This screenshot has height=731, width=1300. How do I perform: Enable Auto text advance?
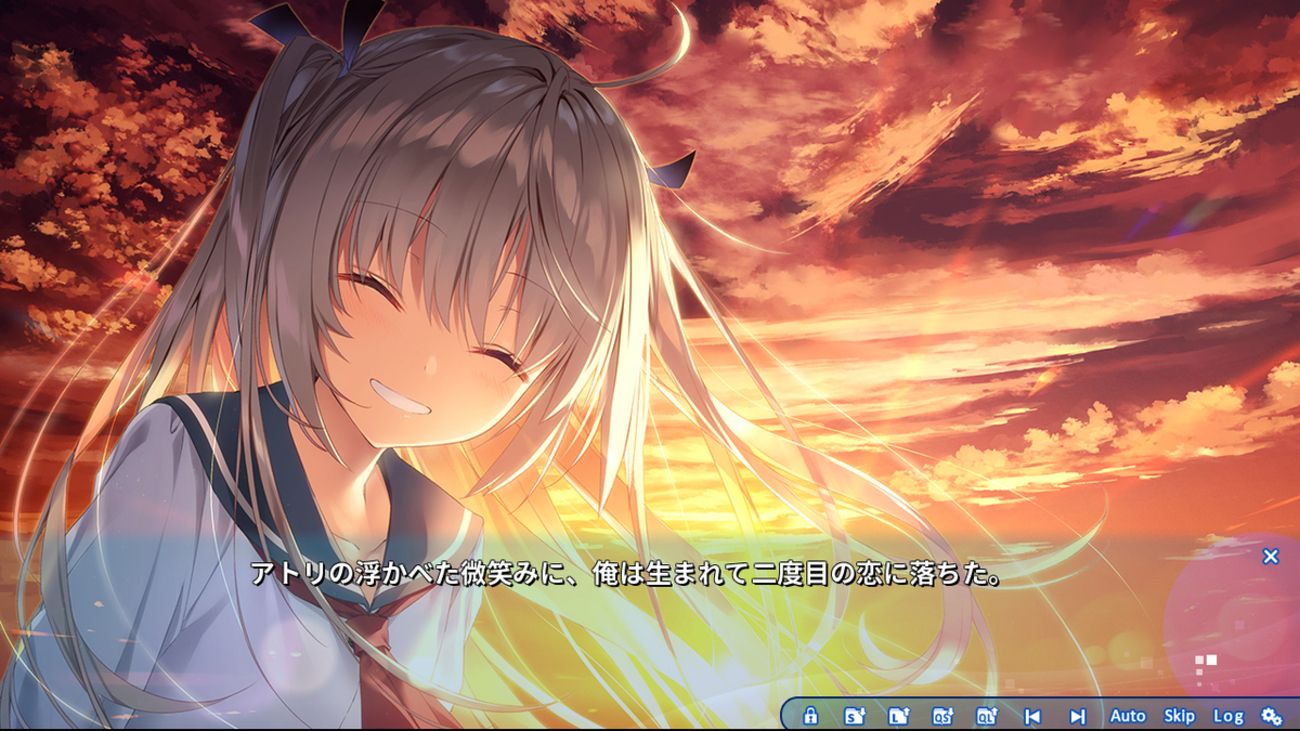1127,716
